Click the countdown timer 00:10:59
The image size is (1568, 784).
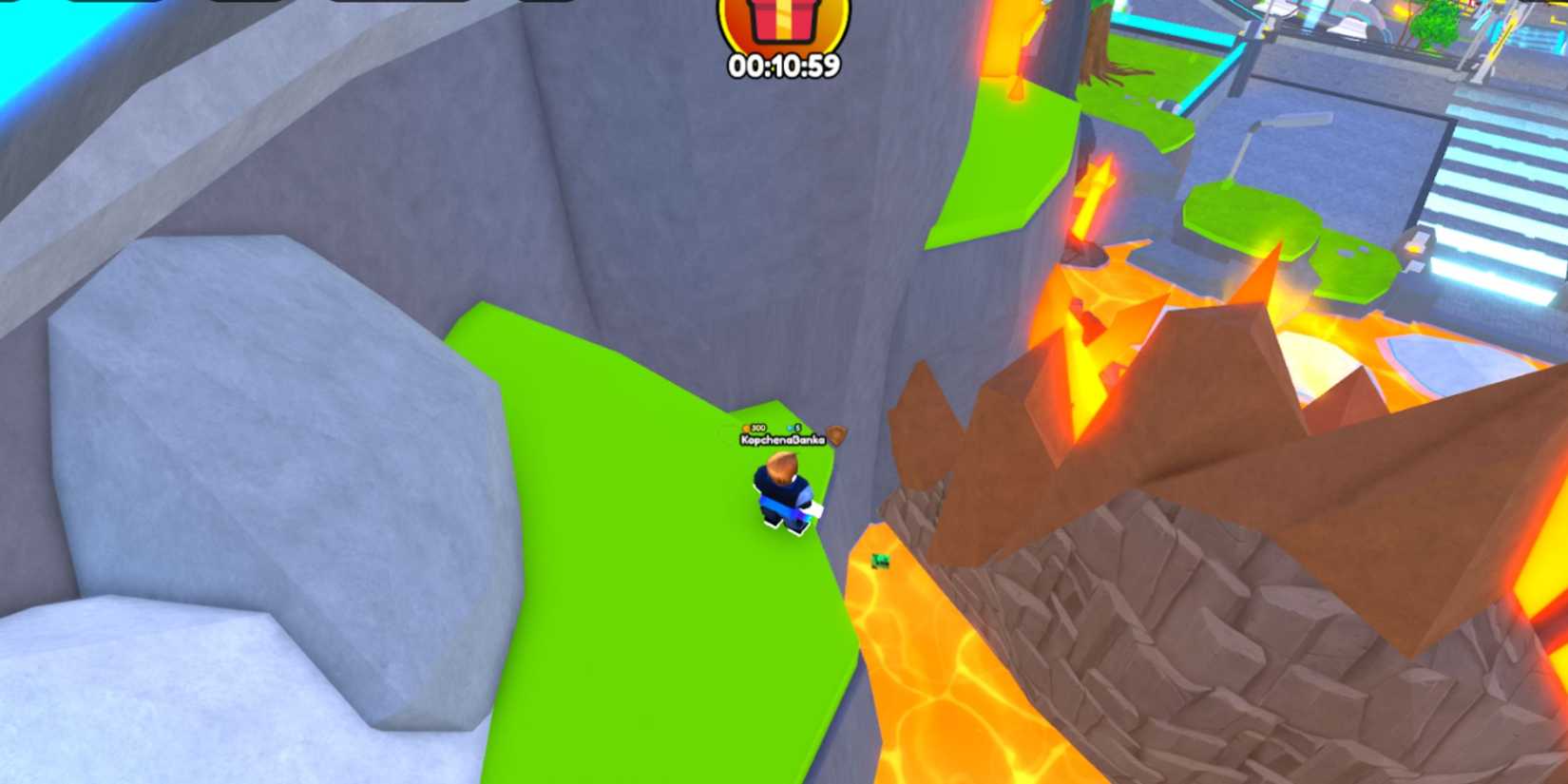[x=785, y=65]
